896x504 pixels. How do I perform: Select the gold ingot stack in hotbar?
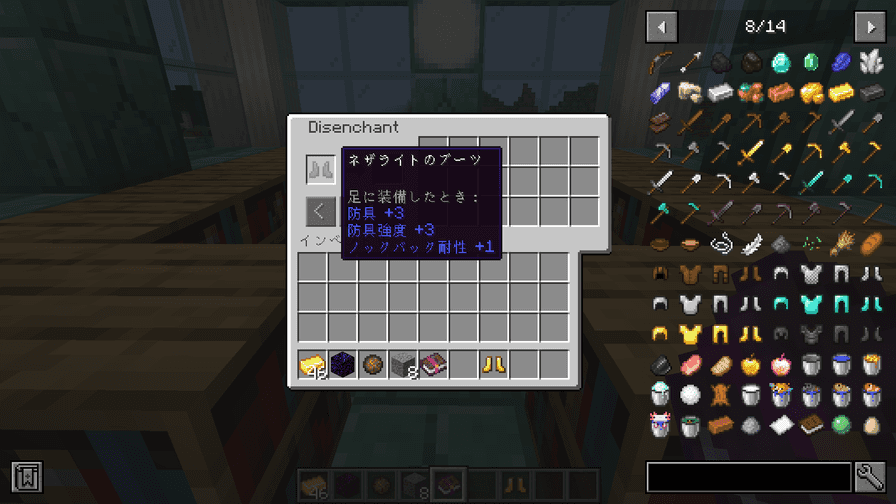point(313,365)
